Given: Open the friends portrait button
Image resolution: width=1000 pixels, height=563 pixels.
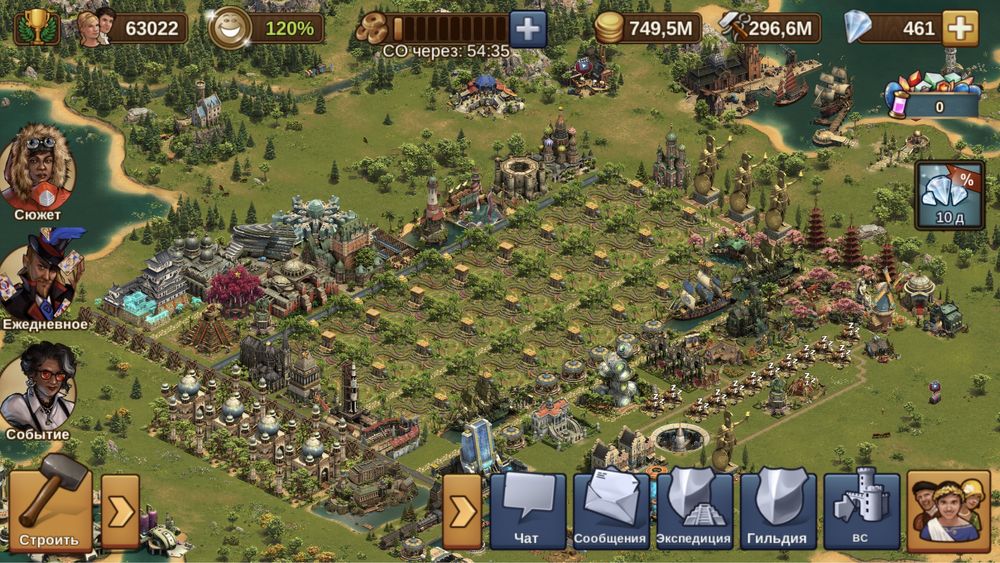Looking at the screenshot, I should (948, 510).
